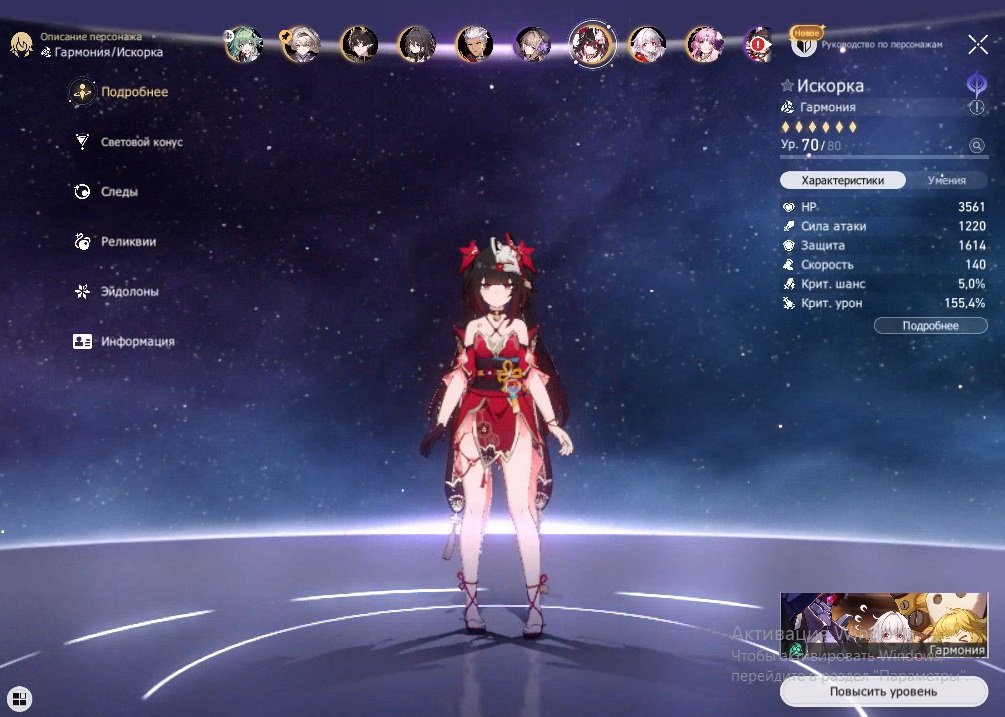Close the character screen with the X
This screenshot has height=717, width=1005.
coord(977,44)
